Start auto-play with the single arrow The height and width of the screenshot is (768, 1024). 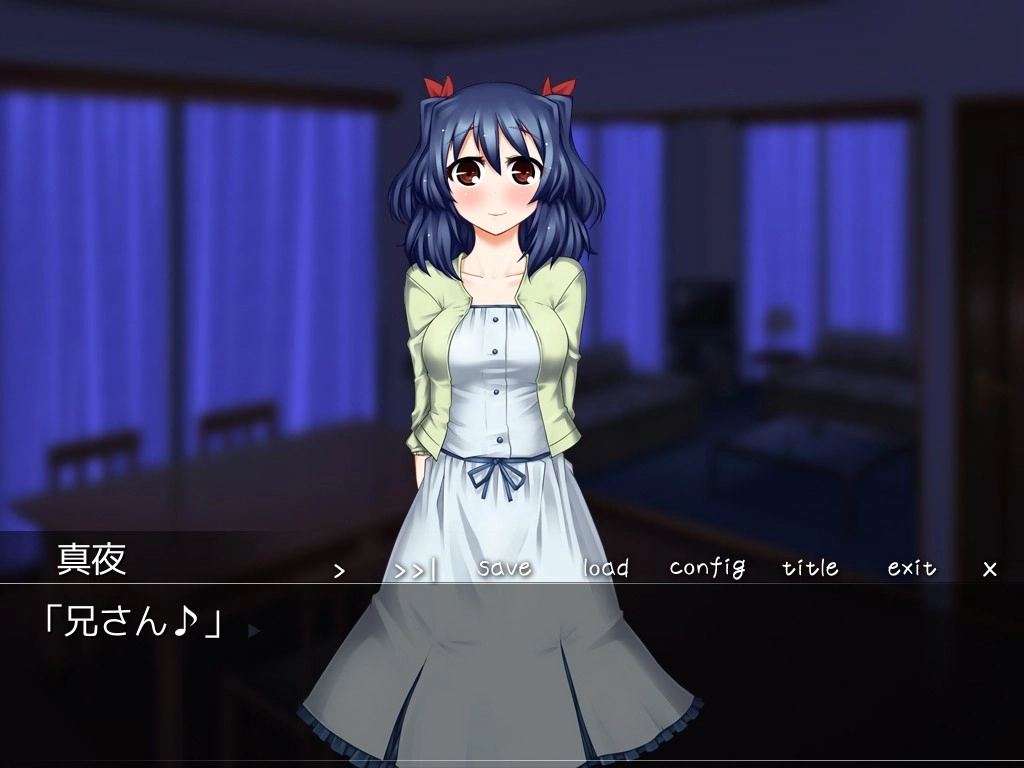(339, 570)
